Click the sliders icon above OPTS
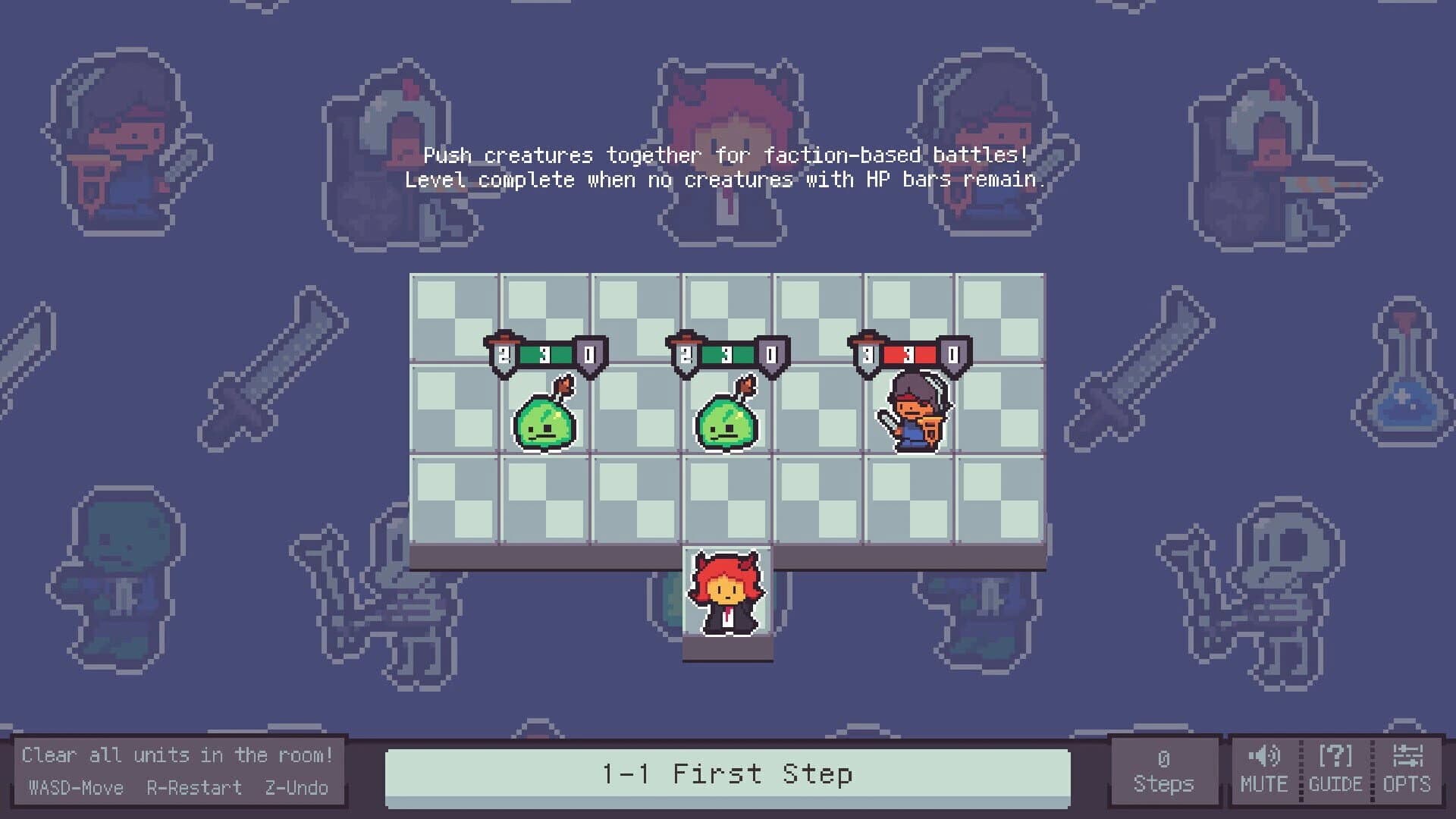This screenshot has height=819, width=1456. coord(1409,755)
